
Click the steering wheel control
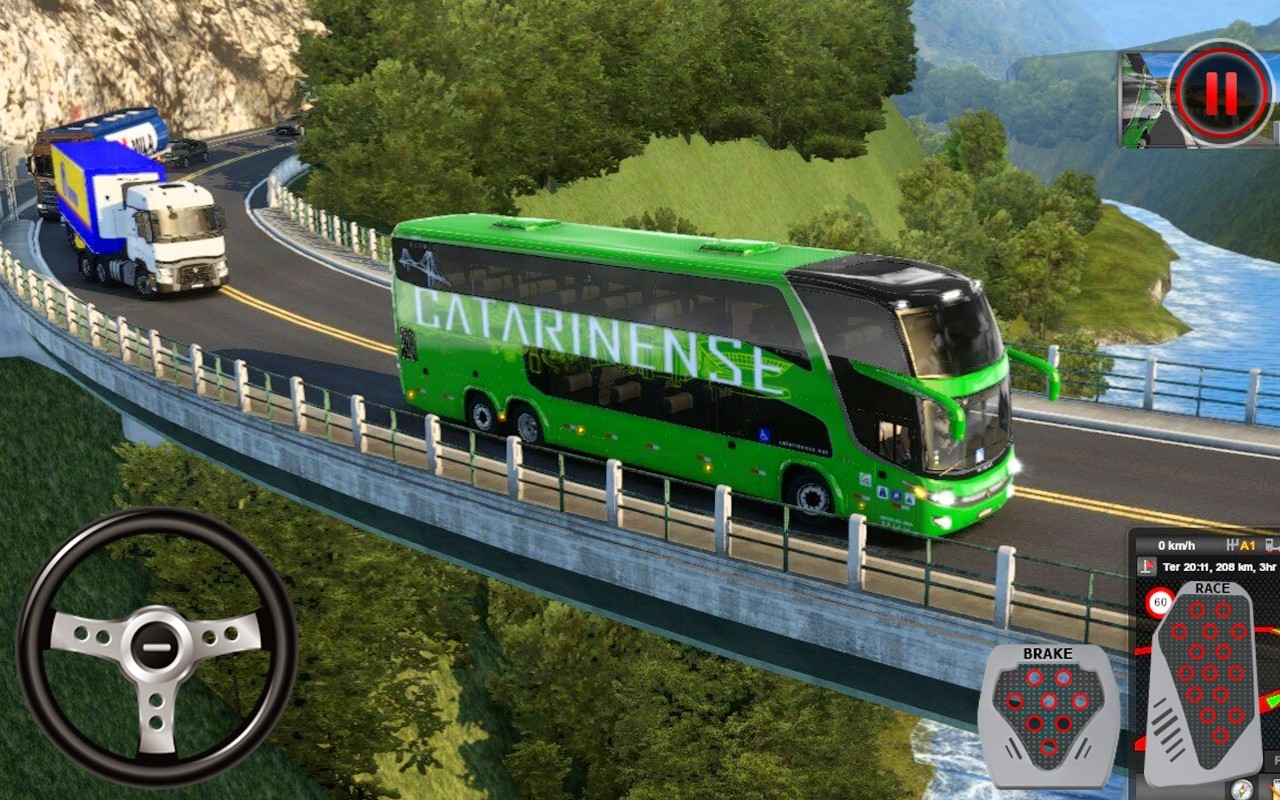pos(156,645)
